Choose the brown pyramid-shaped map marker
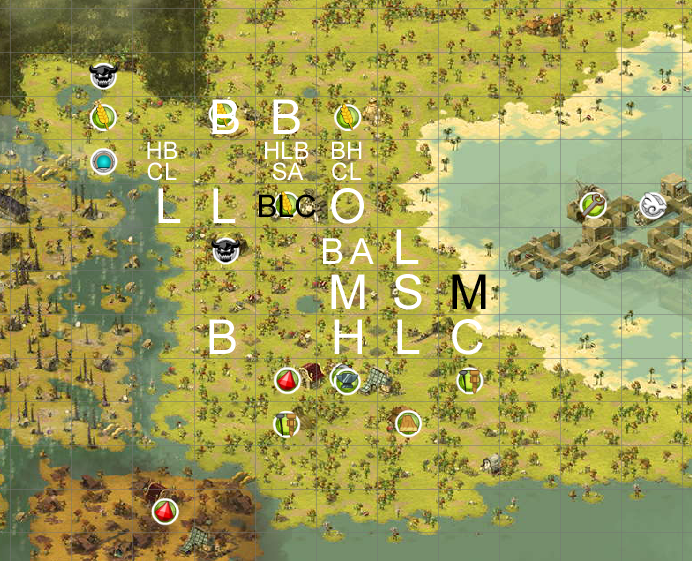692x561 pixels. click(407, 423)
